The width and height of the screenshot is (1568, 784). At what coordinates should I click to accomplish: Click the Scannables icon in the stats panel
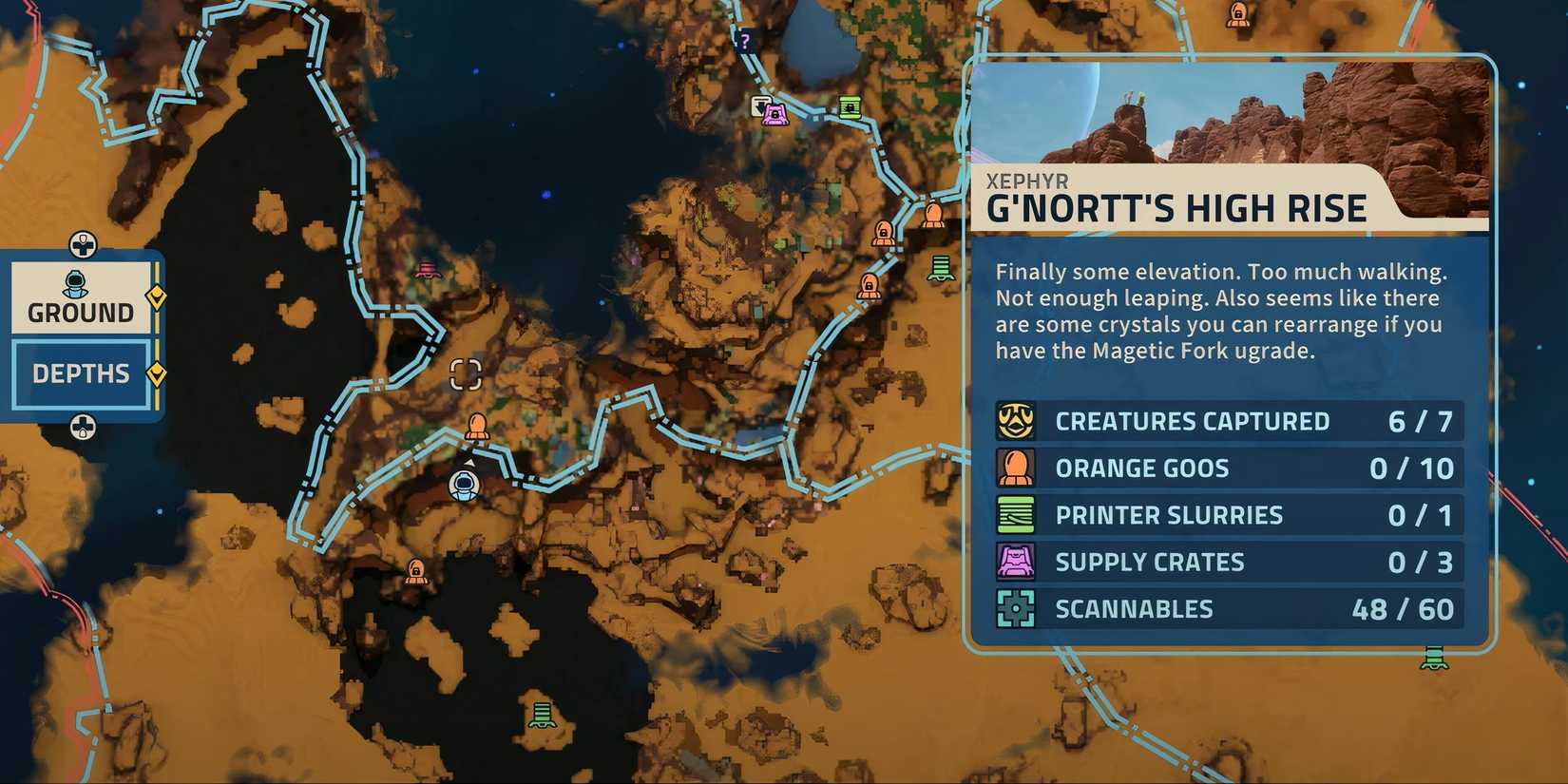point(1016,607)
